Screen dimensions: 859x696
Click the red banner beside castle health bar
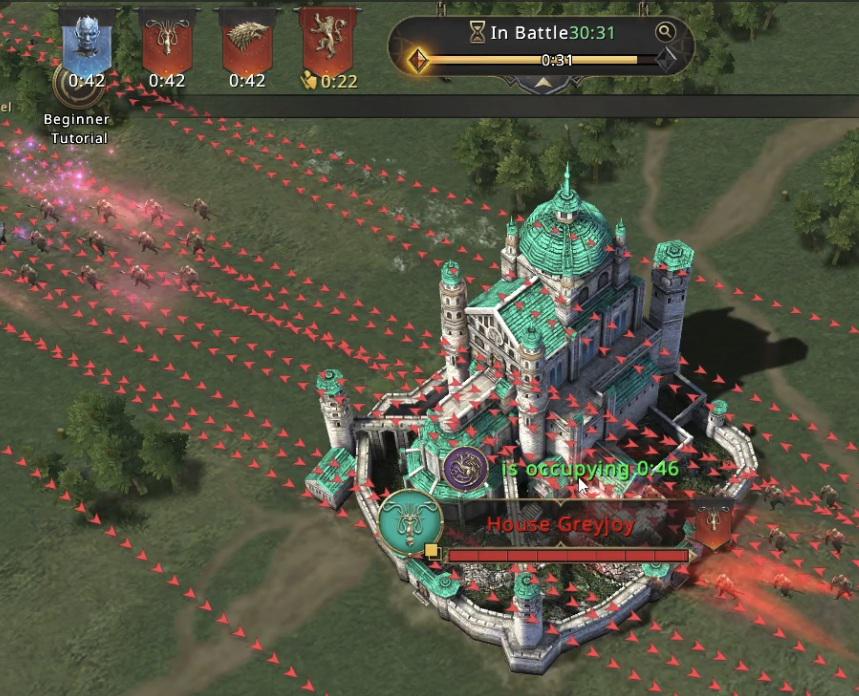coord(713,523)
